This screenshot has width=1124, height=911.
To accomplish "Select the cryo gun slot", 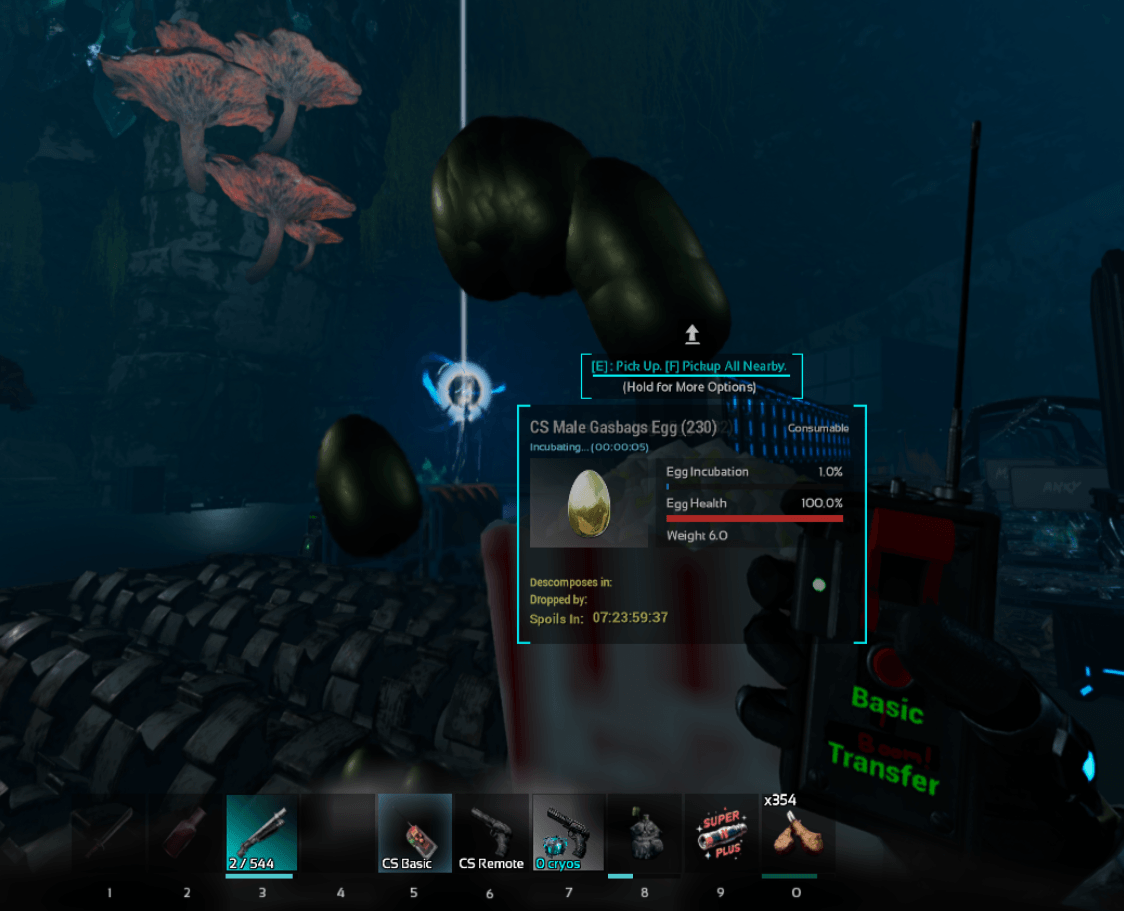I will tap(568, 832).
